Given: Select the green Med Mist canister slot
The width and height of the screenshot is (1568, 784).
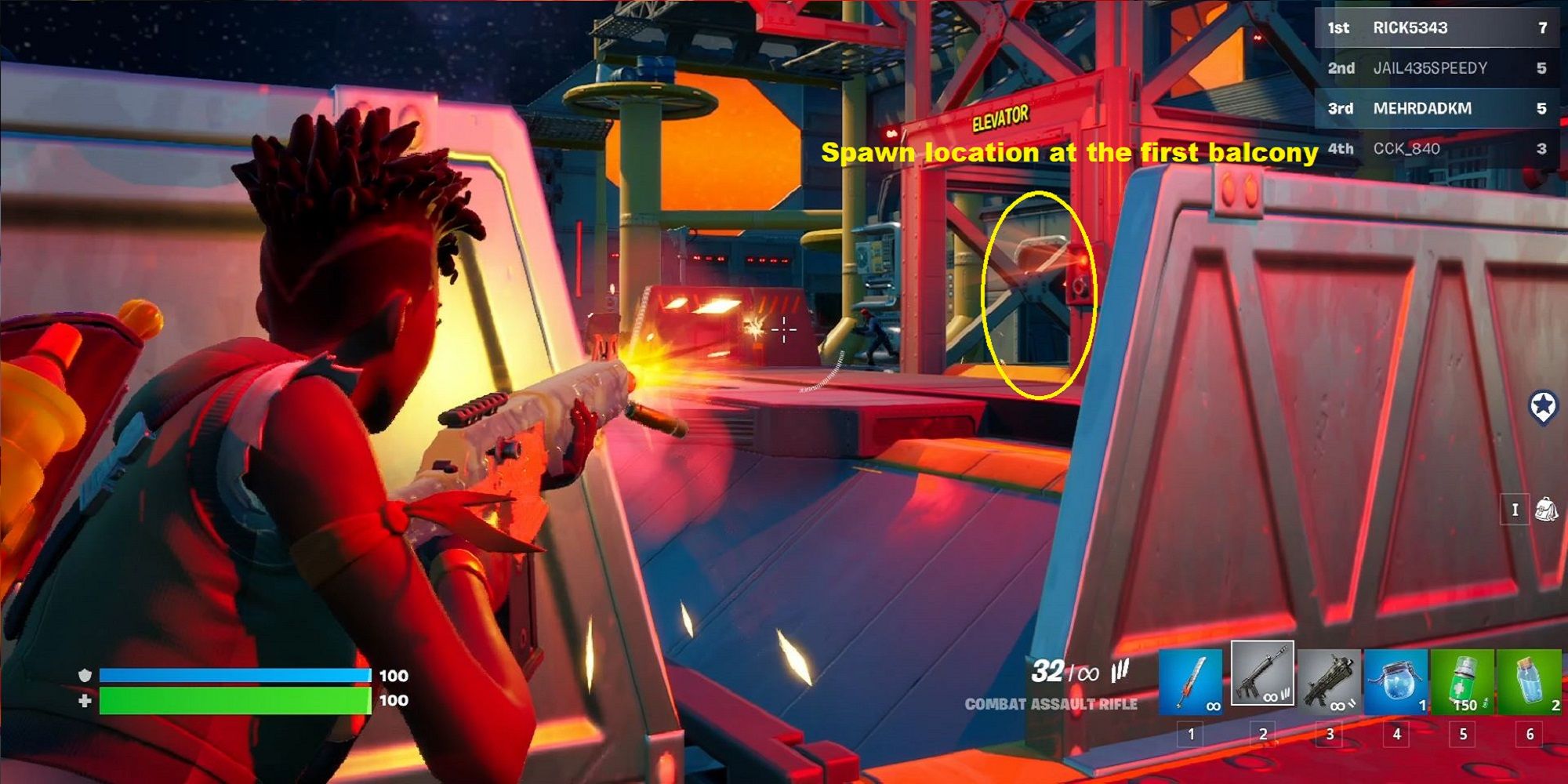Looking at the screenshot, I should pyautogui.click(x=1463, y=681).
